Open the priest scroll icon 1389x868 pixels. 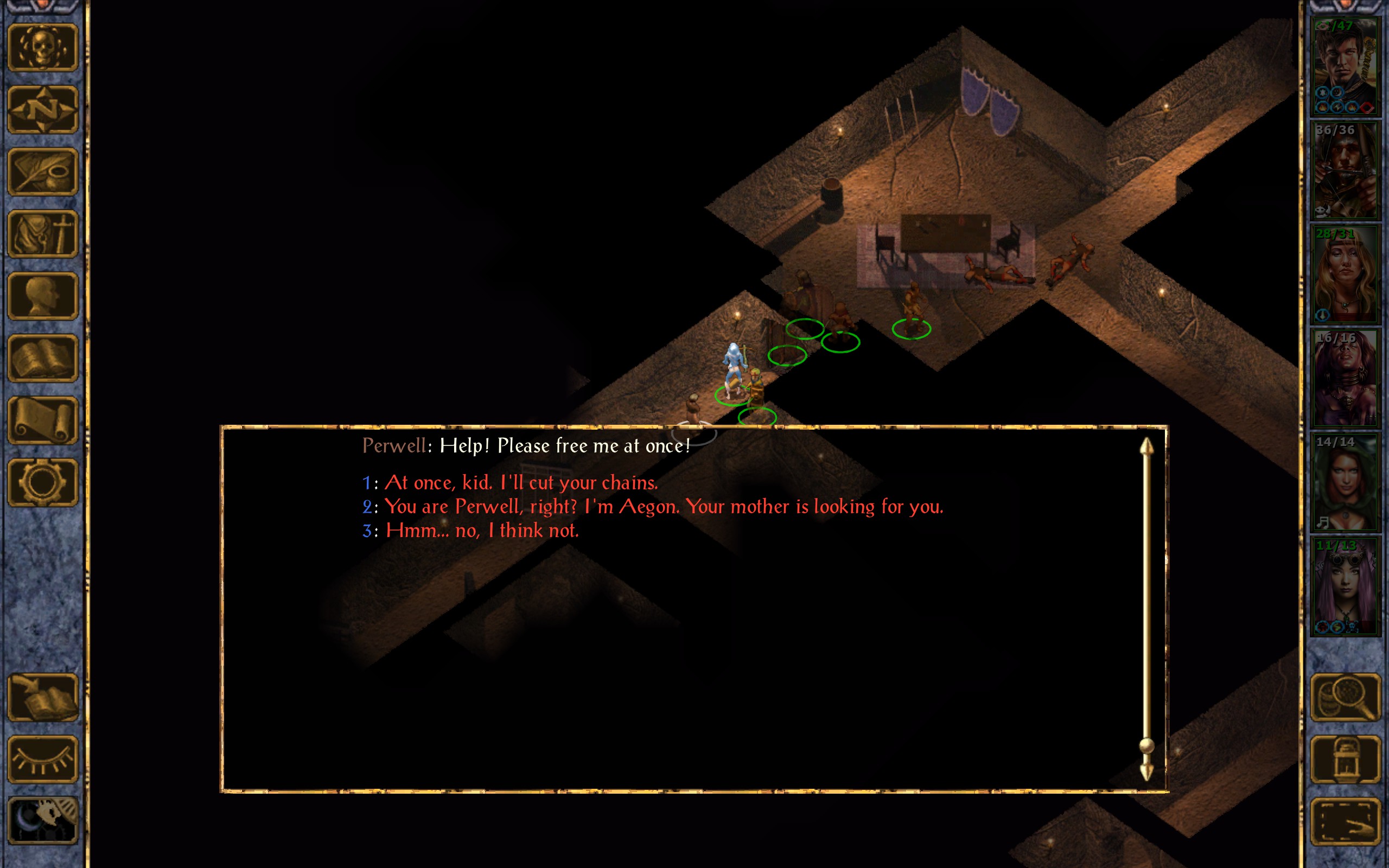[x=43, y=420]
